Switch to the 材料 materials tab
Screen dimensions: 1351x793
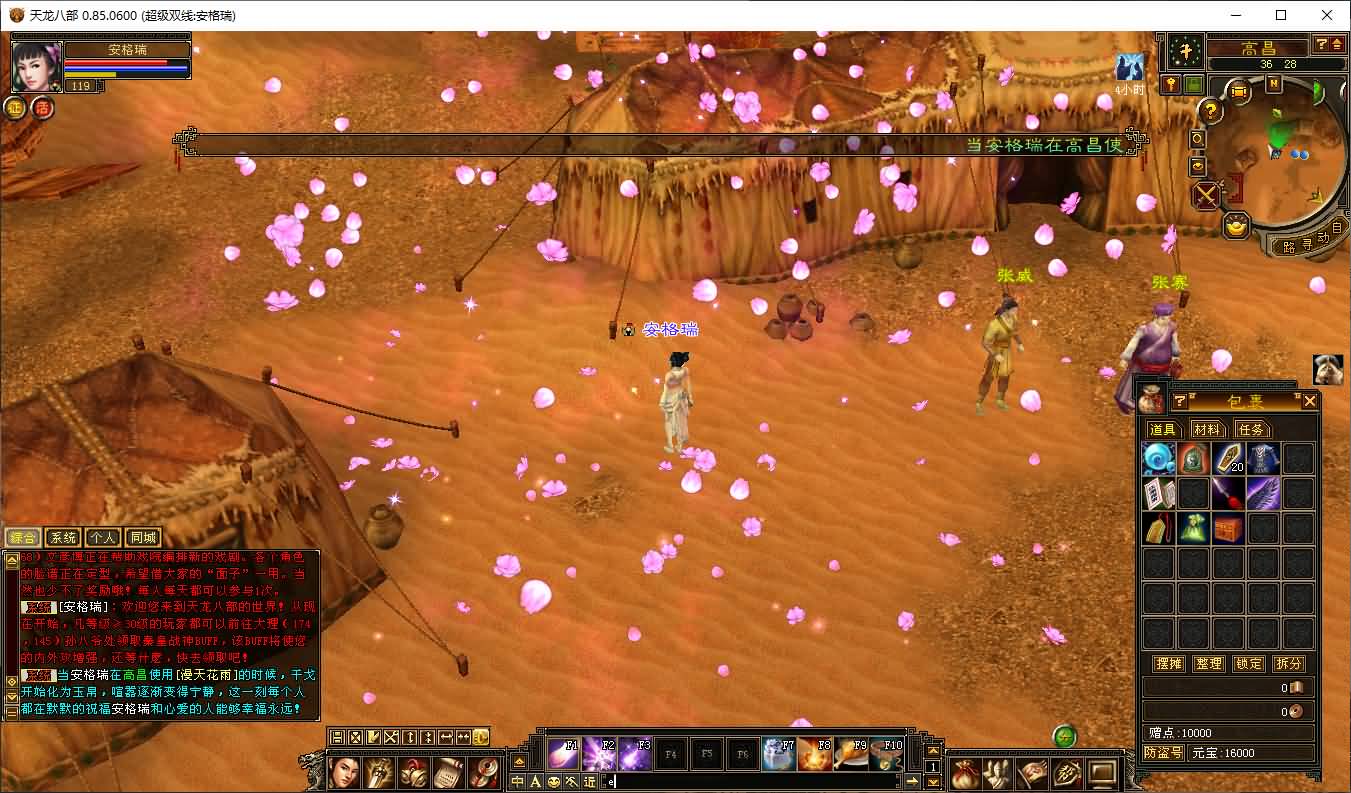(x=1206, y=429)
